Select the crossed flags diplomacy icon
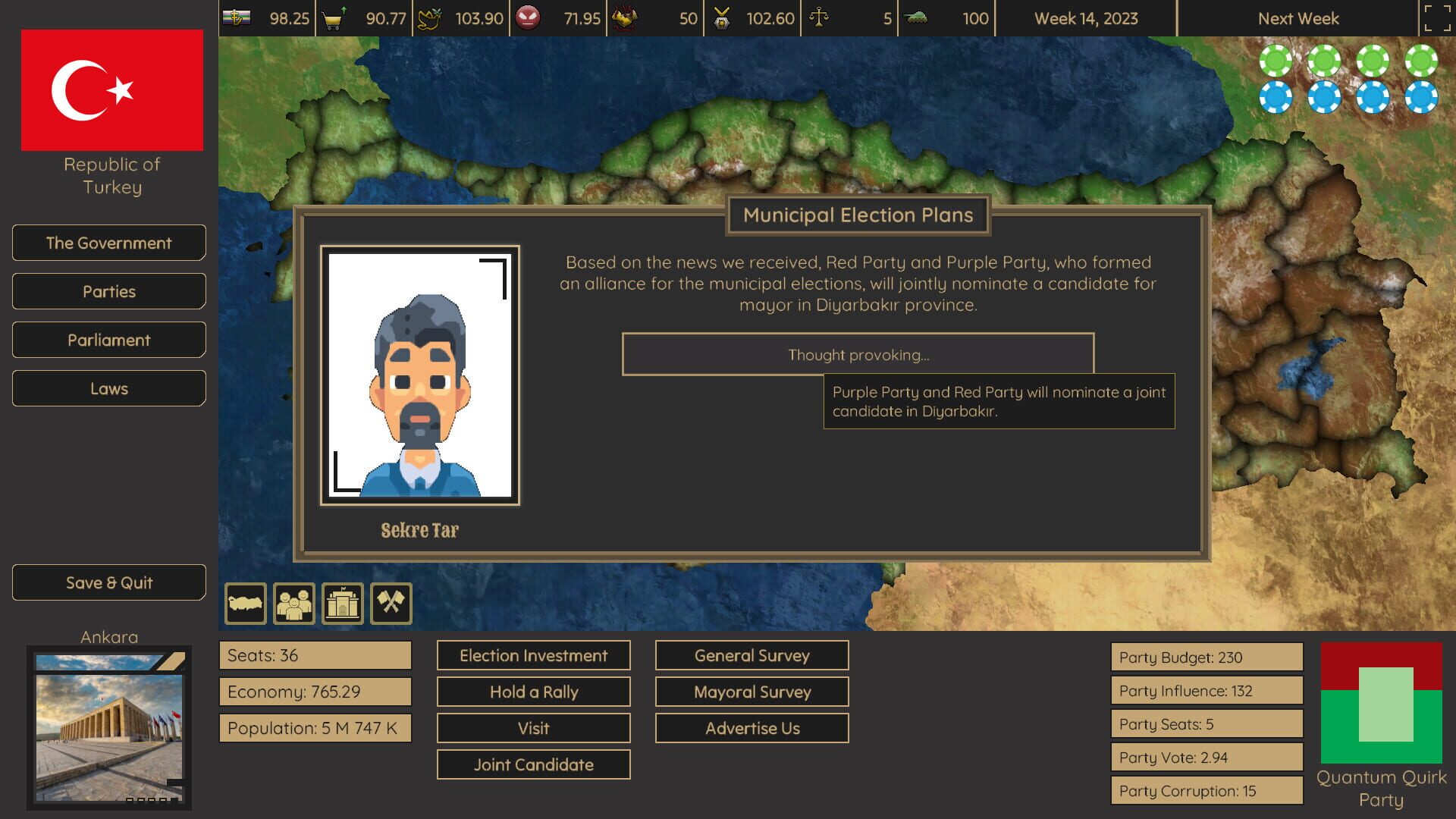This screenshot has height=819, width=1456. coord(391,603)
